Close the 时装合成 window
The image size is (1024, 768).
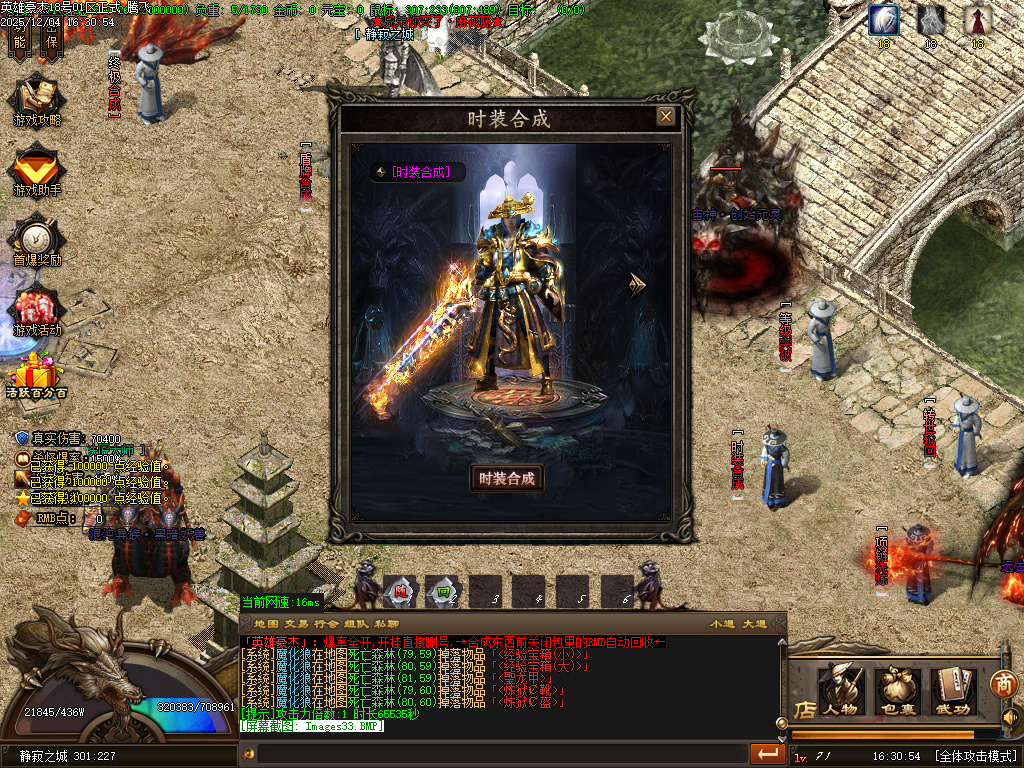665,117
